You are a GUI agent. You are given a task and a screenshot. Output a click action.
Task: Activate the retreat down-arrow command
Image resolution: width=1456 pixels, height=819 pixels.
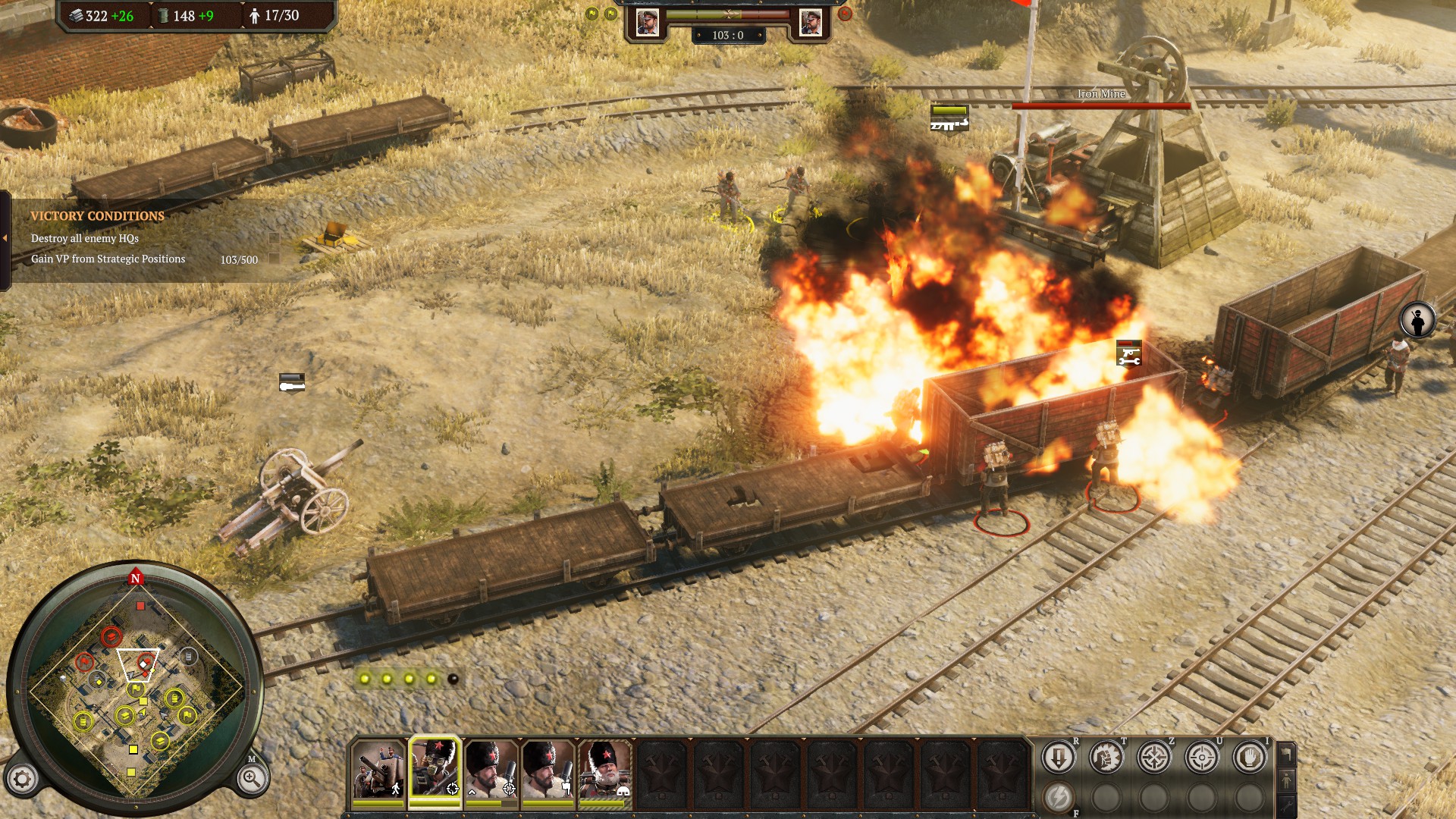[x=1058, y=757]
